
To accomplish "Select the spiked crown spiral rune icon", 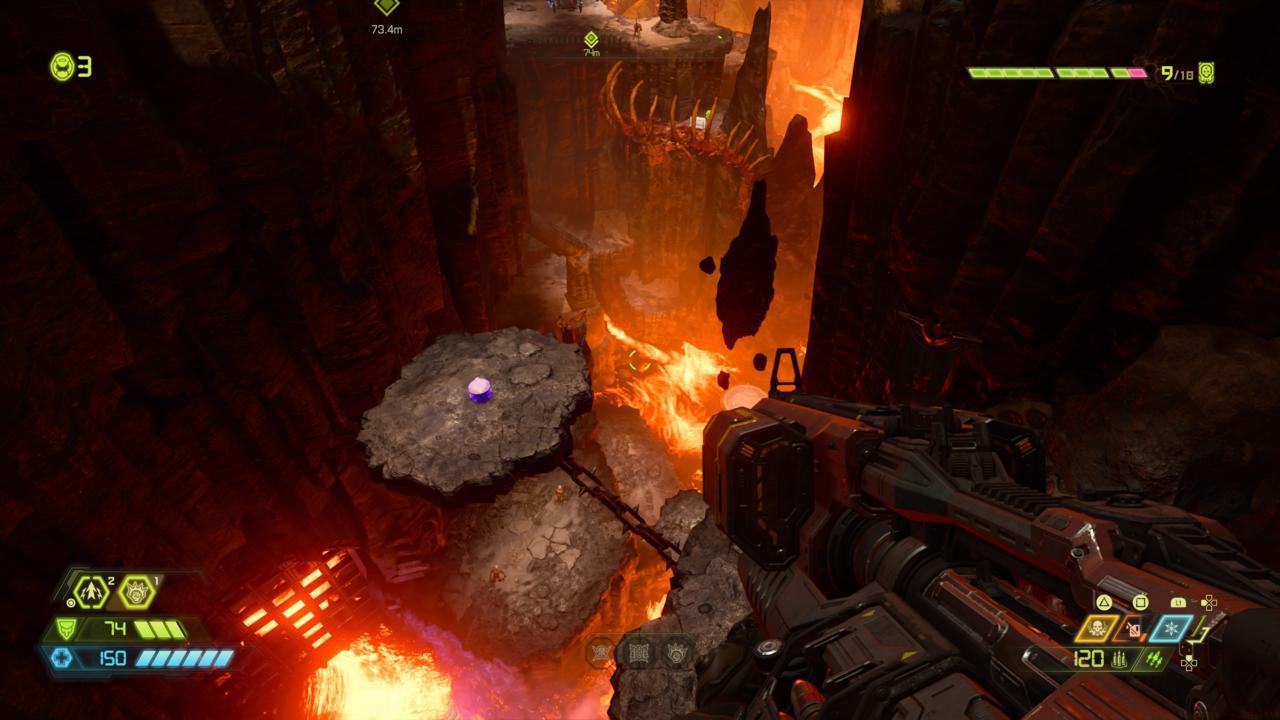I will [677, 652].
